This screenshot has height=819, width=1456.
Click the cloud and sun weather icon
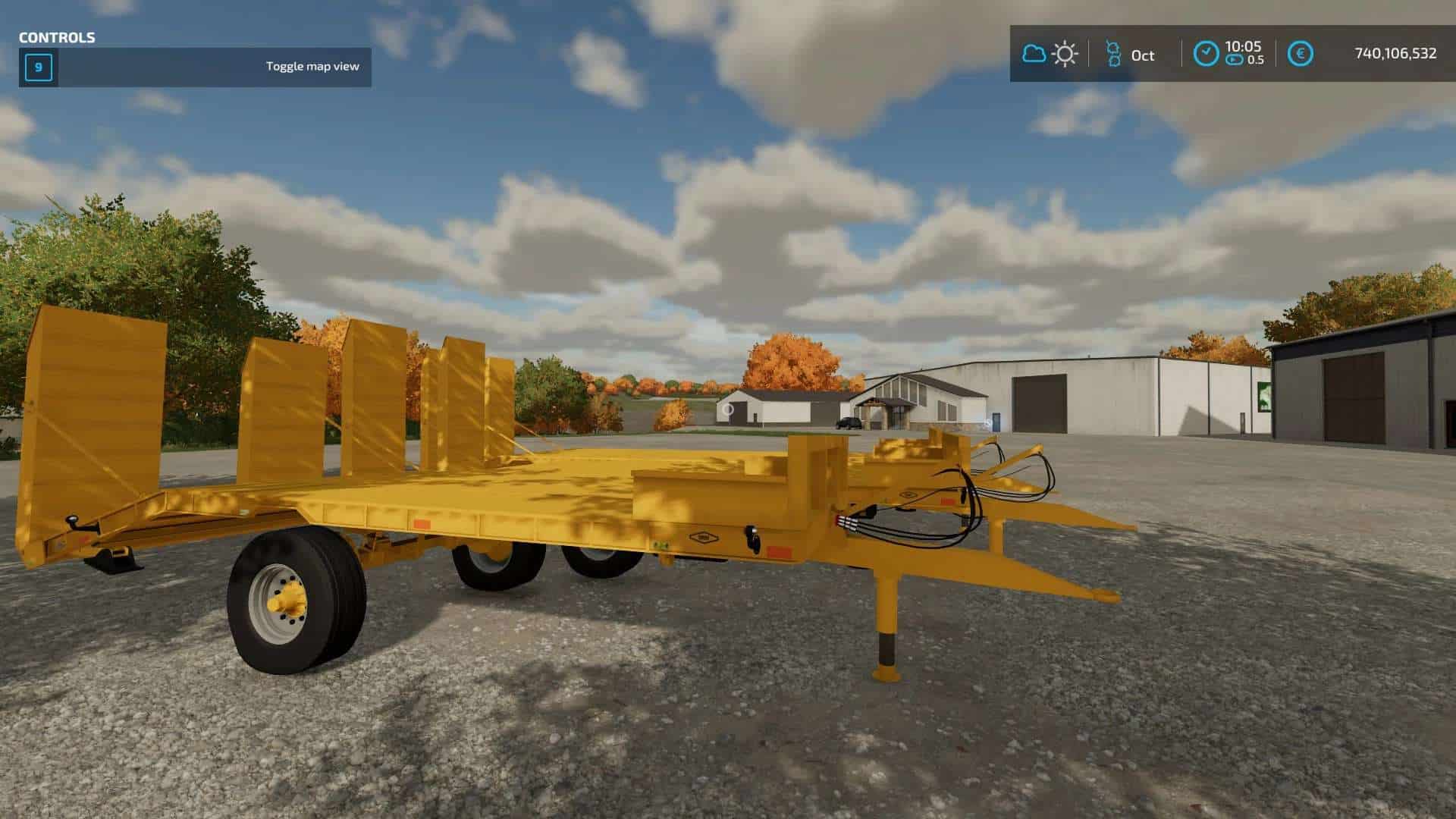click(1050, 54)
